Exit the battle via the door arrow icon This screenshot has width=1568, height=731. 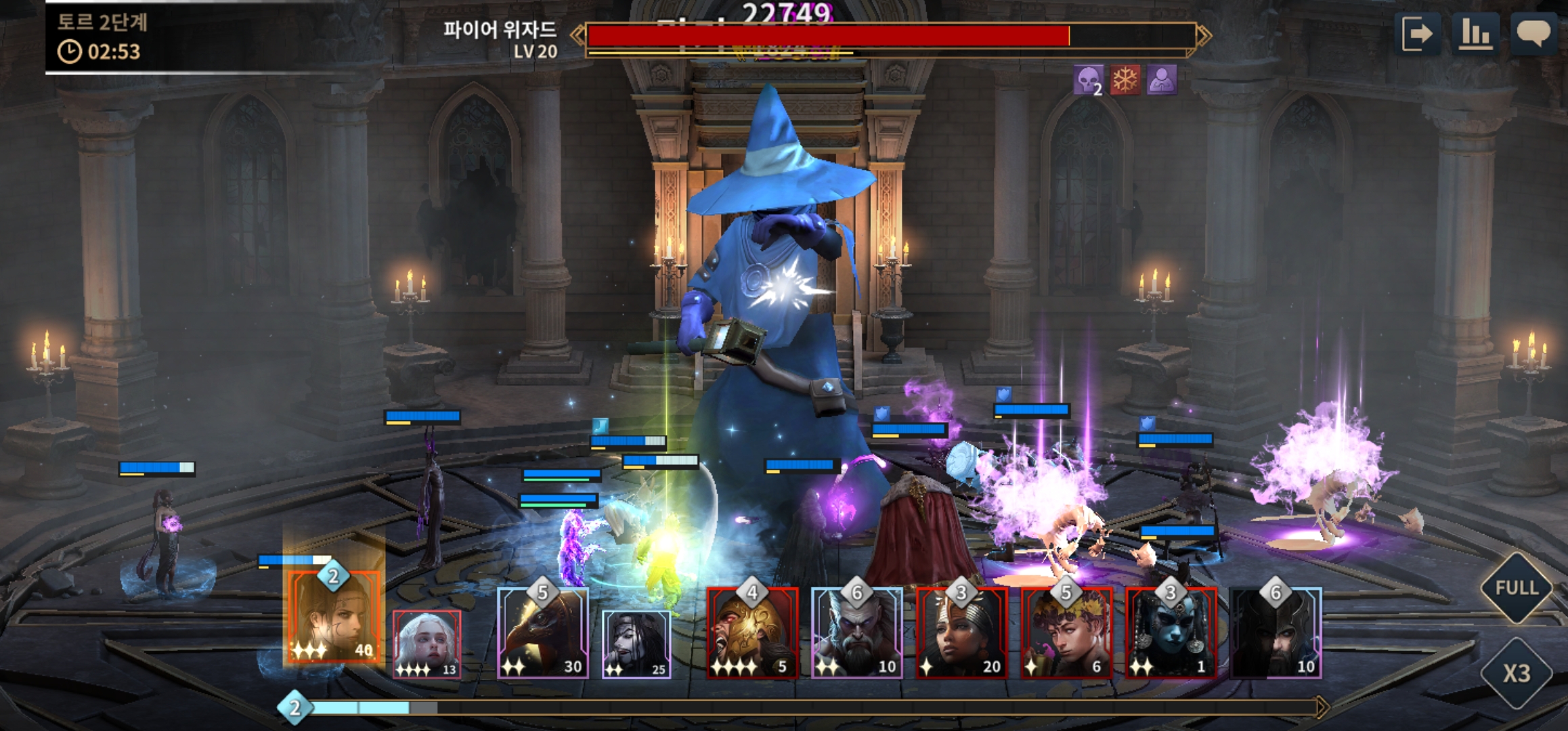pyautogui.click(x=1417, y=34)
